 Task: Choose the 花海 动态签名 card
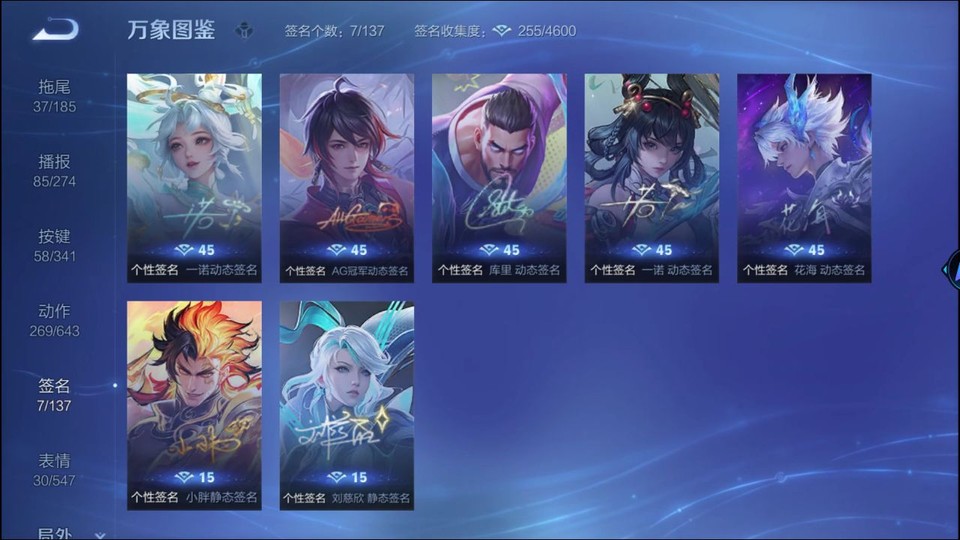tap(804, 178)
